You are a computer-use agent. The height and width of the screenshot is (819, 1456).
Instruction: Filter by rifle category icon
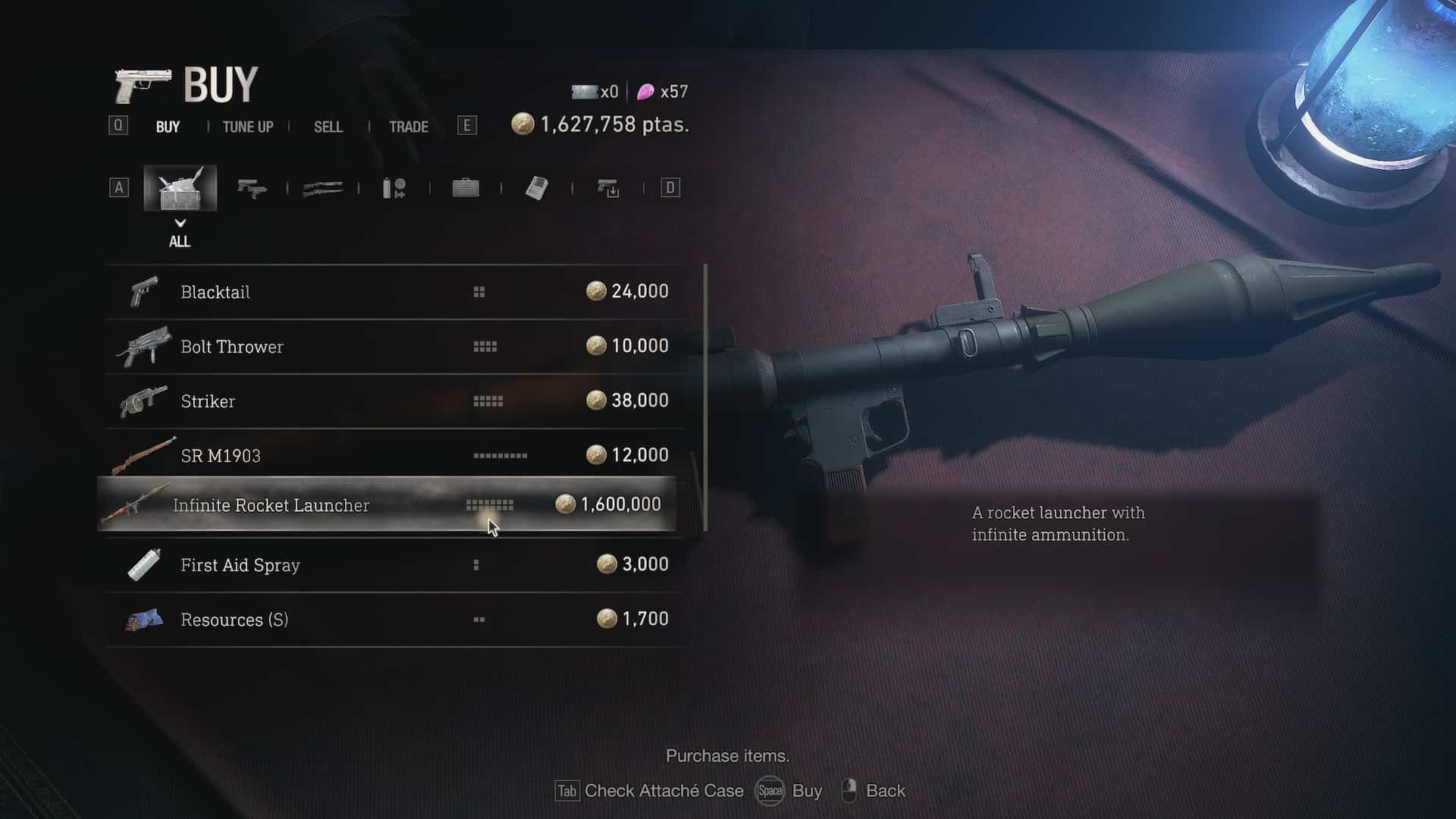[x=323, y=188]
